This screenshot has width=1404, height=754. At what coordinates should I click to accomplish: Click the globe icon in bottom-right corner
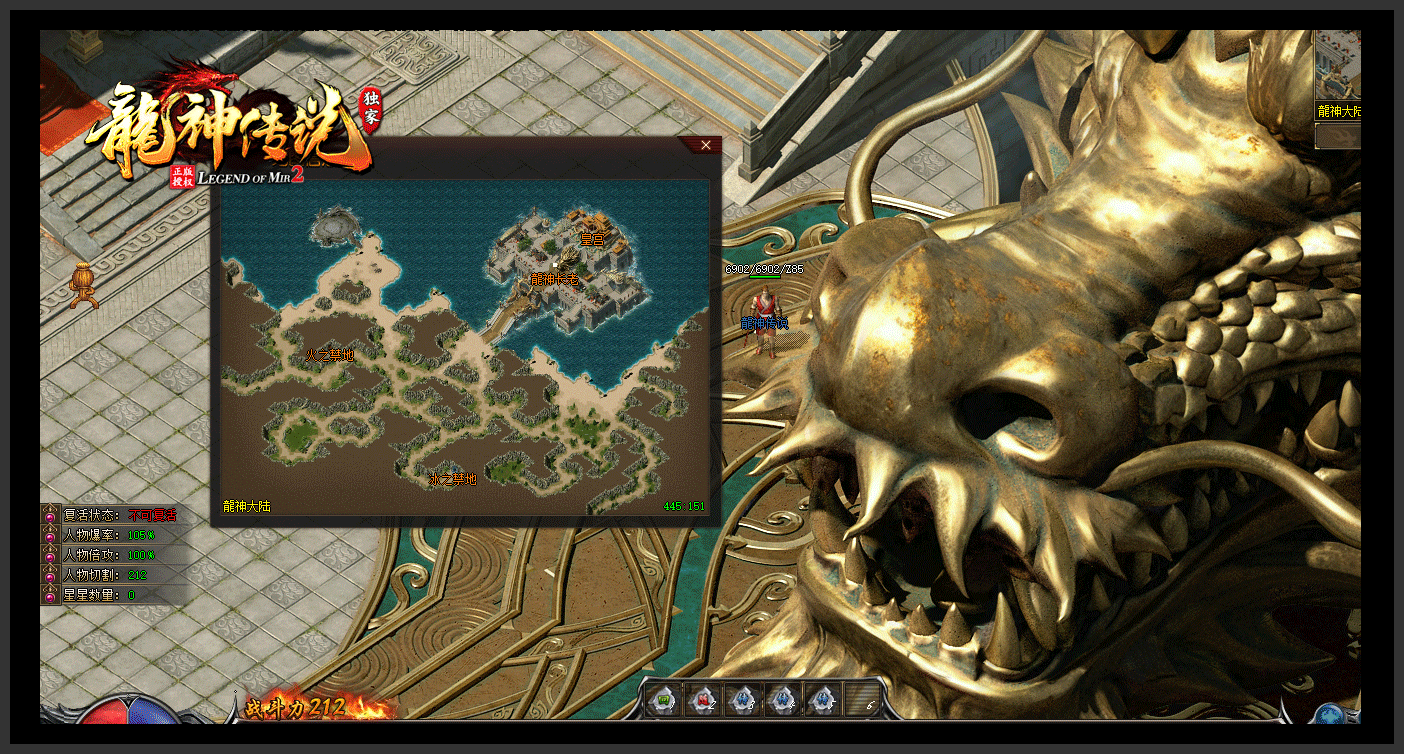pos(1330,714)
